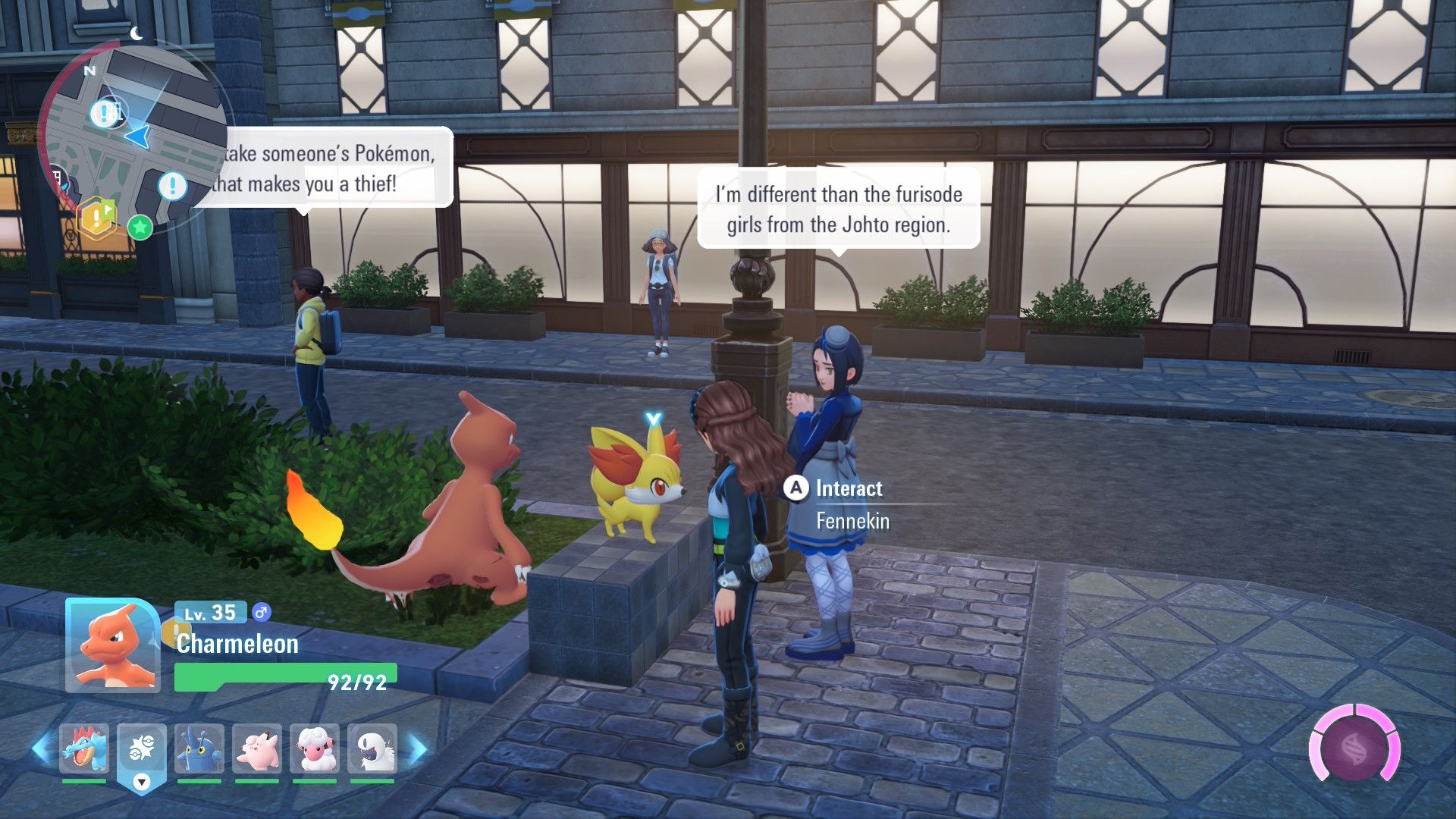
Task: Cycle party with the right arrow
Action: pyautogui.click(x=418, y=748)
